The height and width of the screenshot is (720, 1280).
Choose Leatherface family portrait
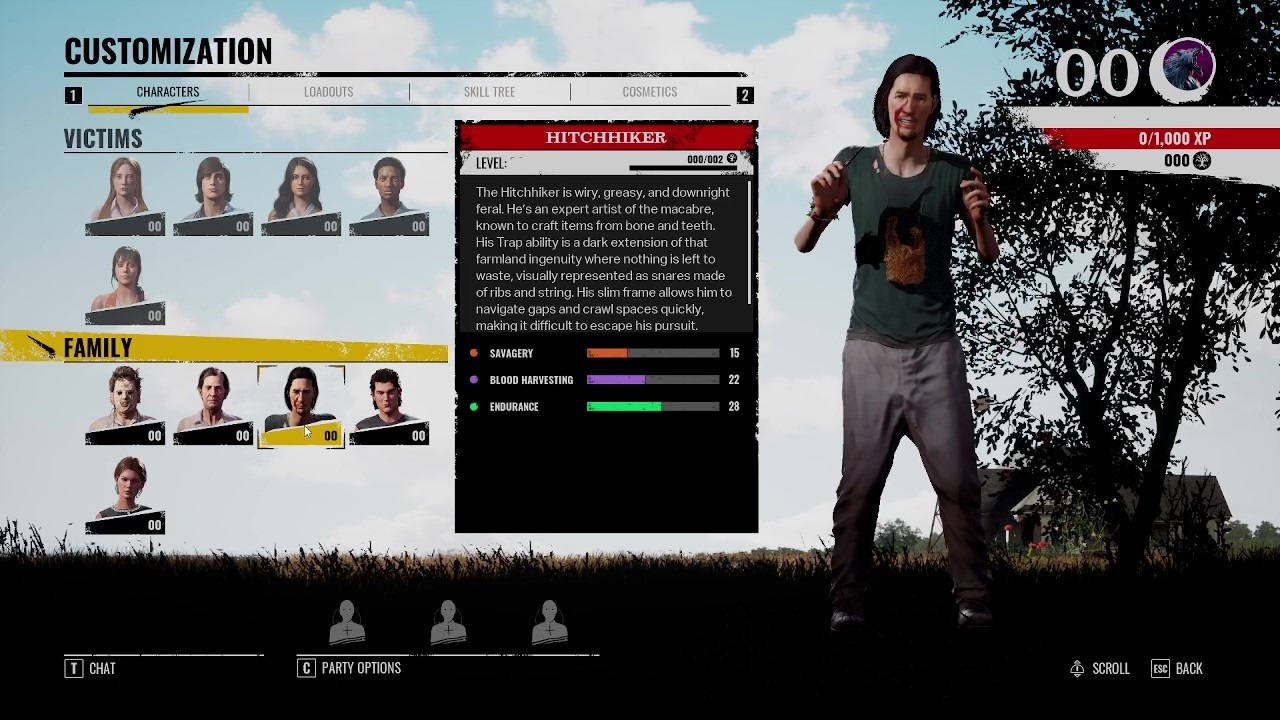pyautogui.click(x=125, y=405)
